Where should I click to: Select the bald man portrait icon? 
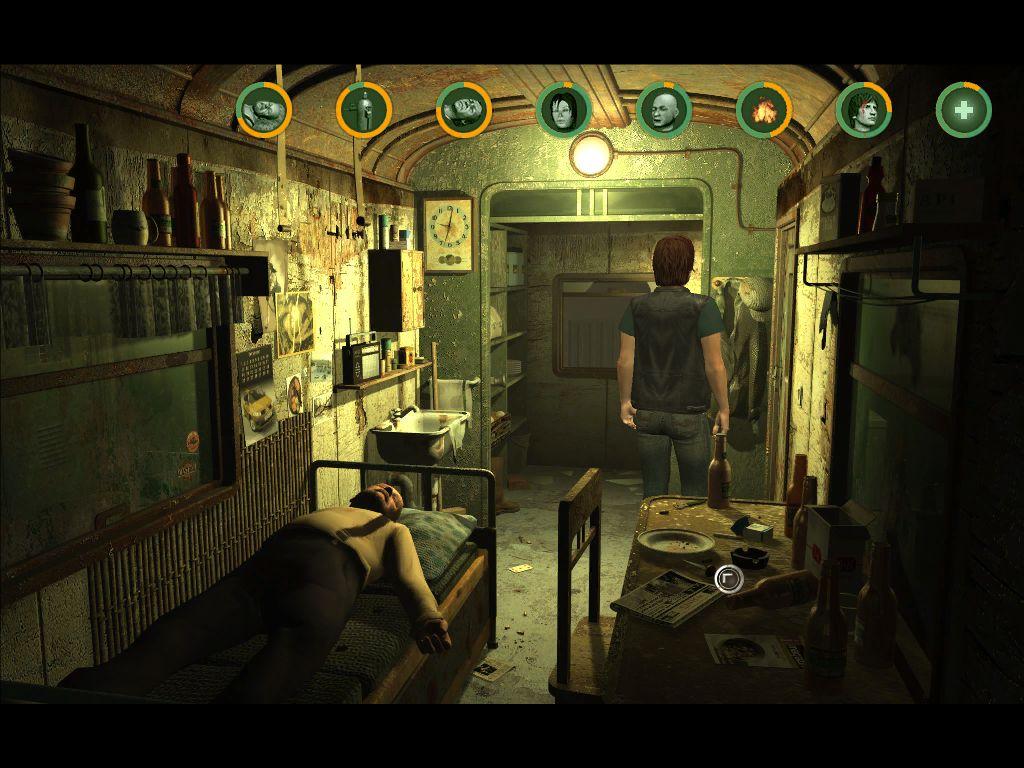tap(664, 109)
